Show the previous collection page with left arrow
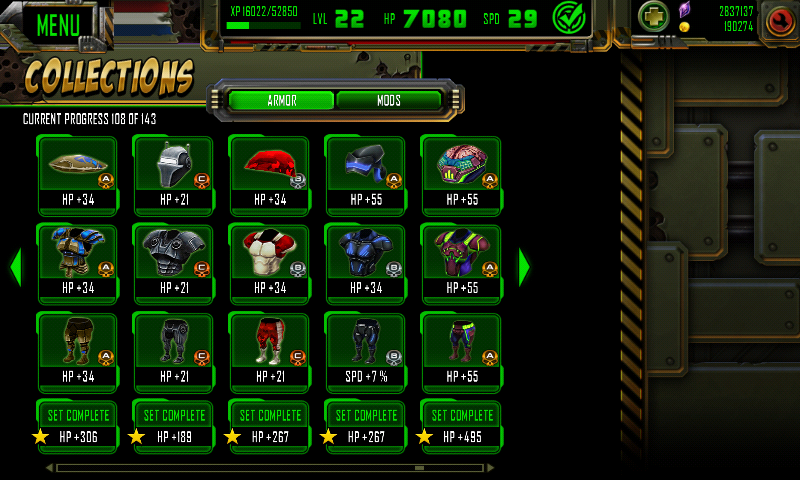The width and height of the screenshot is (800, 480). click(15, 267)
